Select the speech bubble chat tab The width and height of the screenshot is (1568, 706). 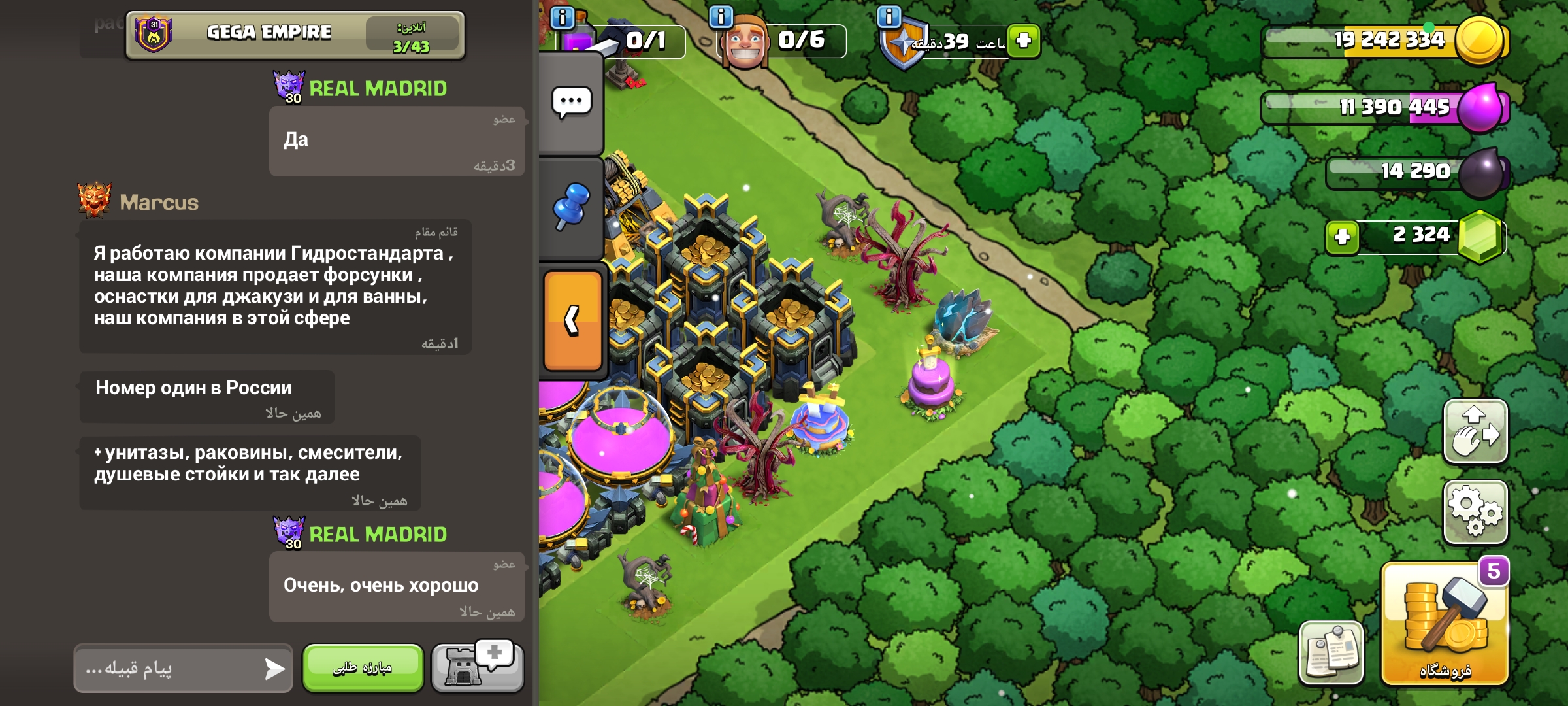(571, 103)
